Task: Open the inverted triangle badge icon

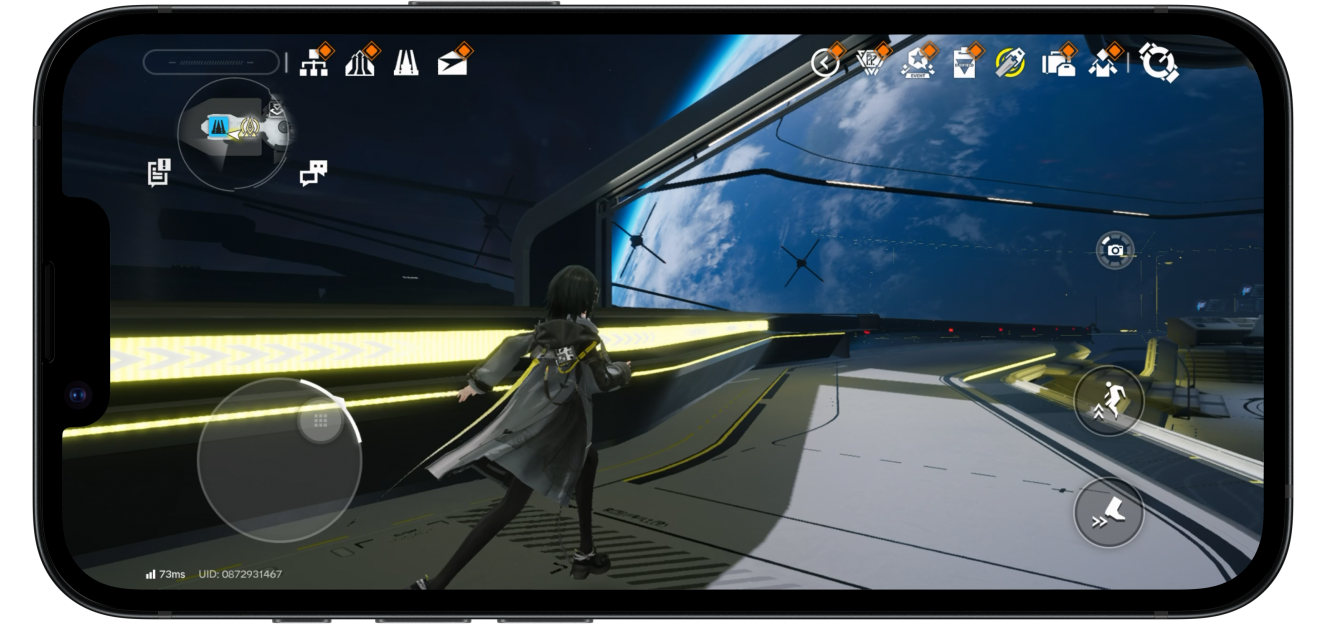Action: (x=871, y=64)
